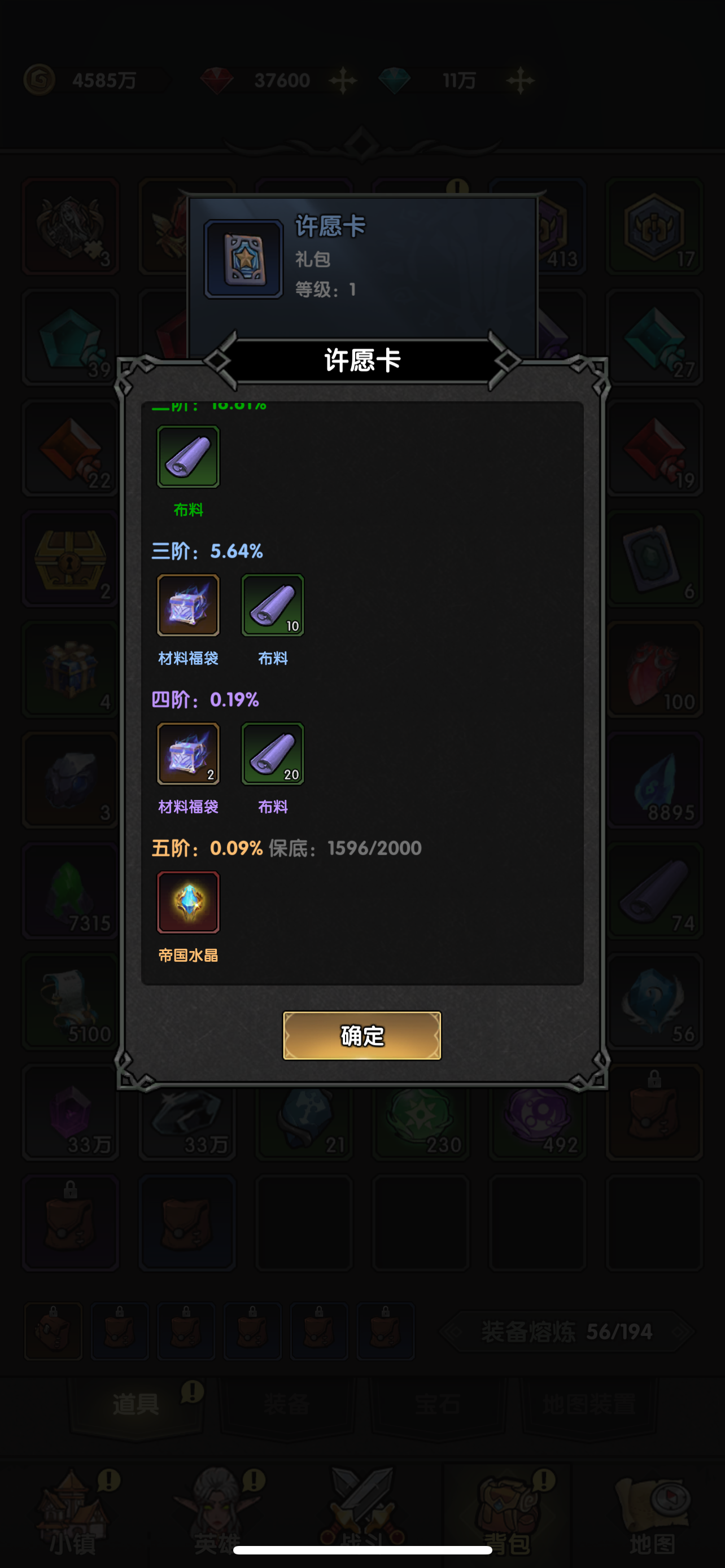This screenshot has height=1568, width=725.
Task: Click the 材料福袋 icon under 三阶
Action: coord(188,605)
